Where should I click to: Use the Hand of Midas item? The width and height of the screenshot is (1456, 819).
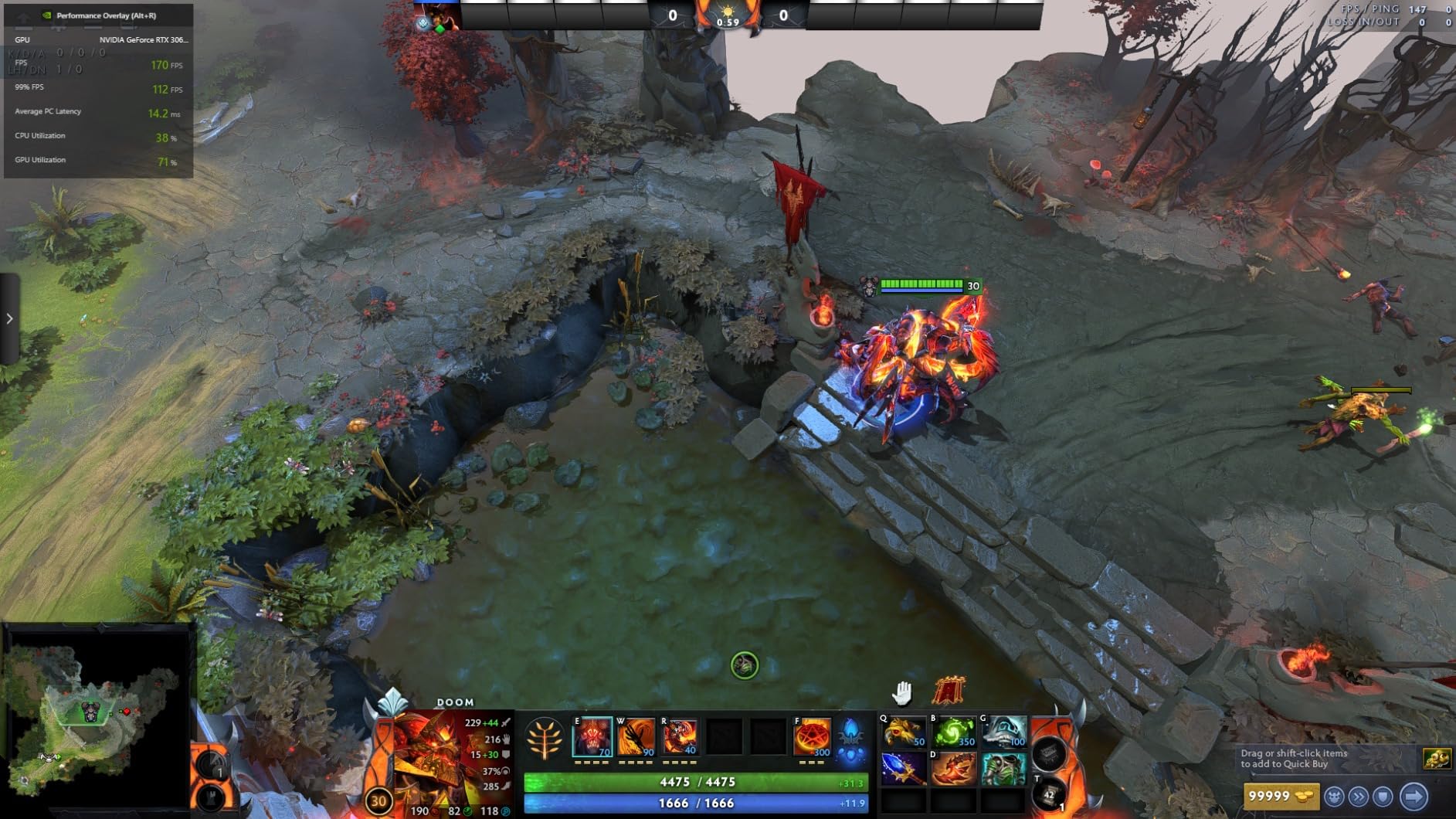tap(903, 732)
